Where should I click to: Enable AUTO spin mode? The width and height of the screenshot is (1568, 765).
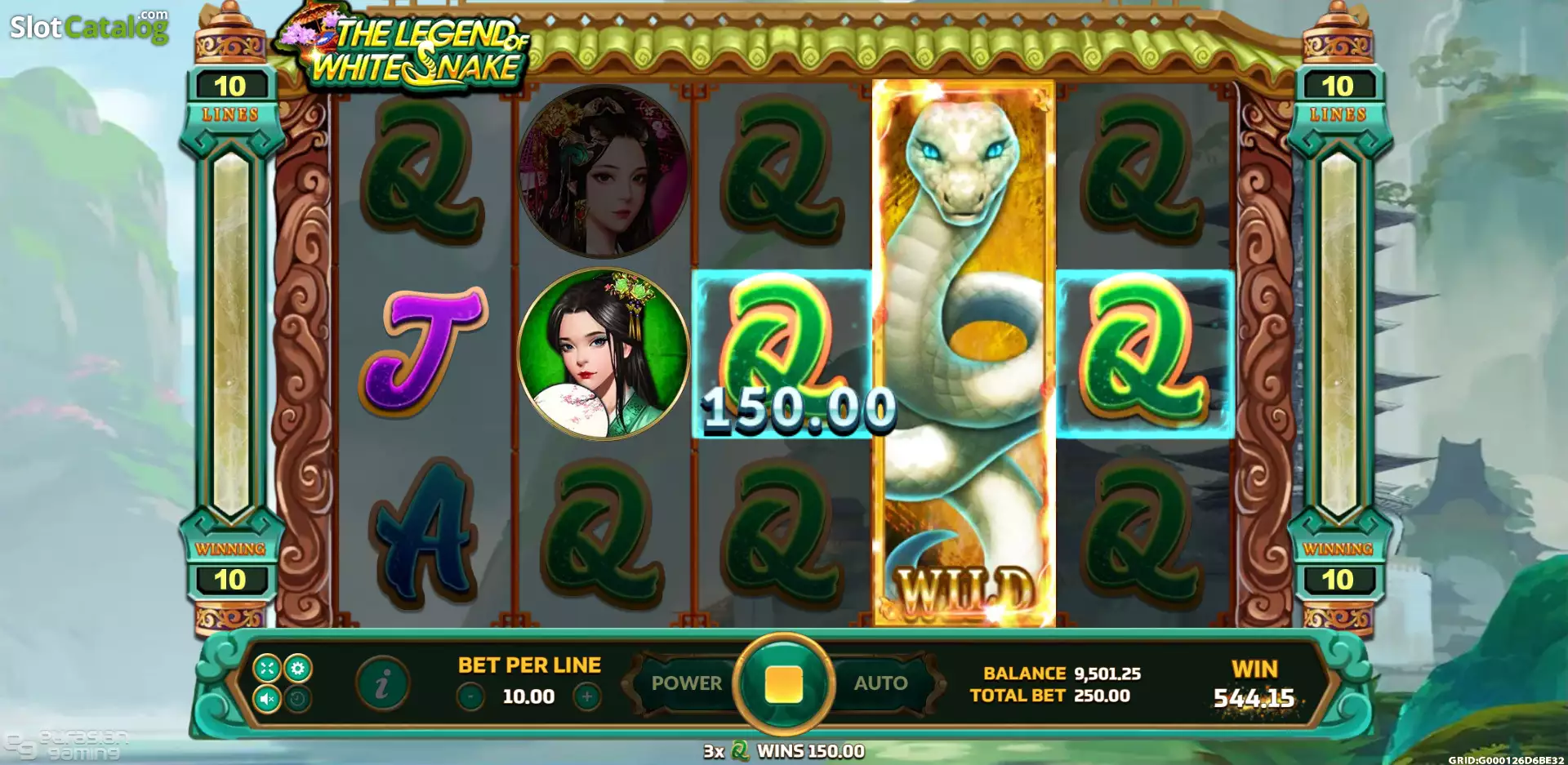tap(880, 684)
